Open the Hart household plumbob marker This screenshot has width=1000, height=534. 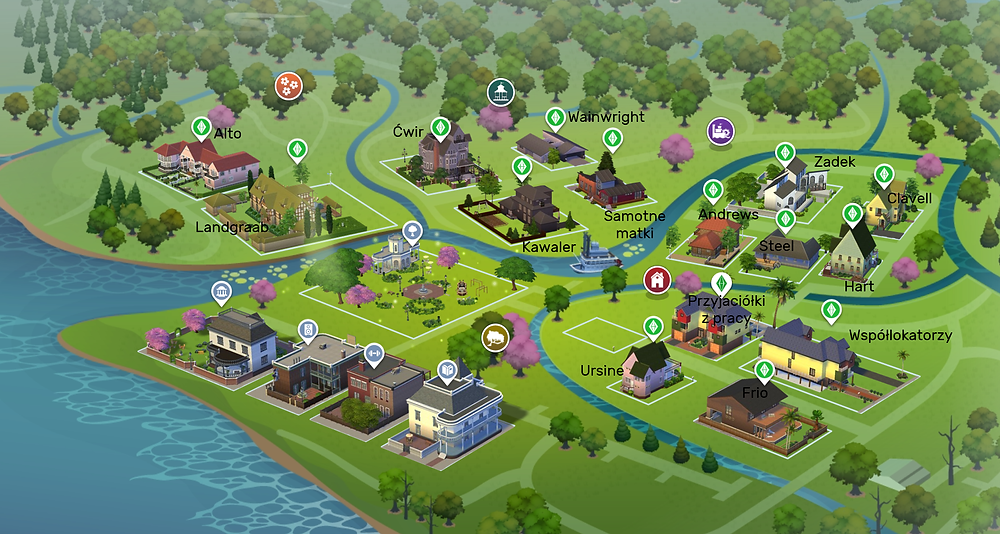(852, 214)
